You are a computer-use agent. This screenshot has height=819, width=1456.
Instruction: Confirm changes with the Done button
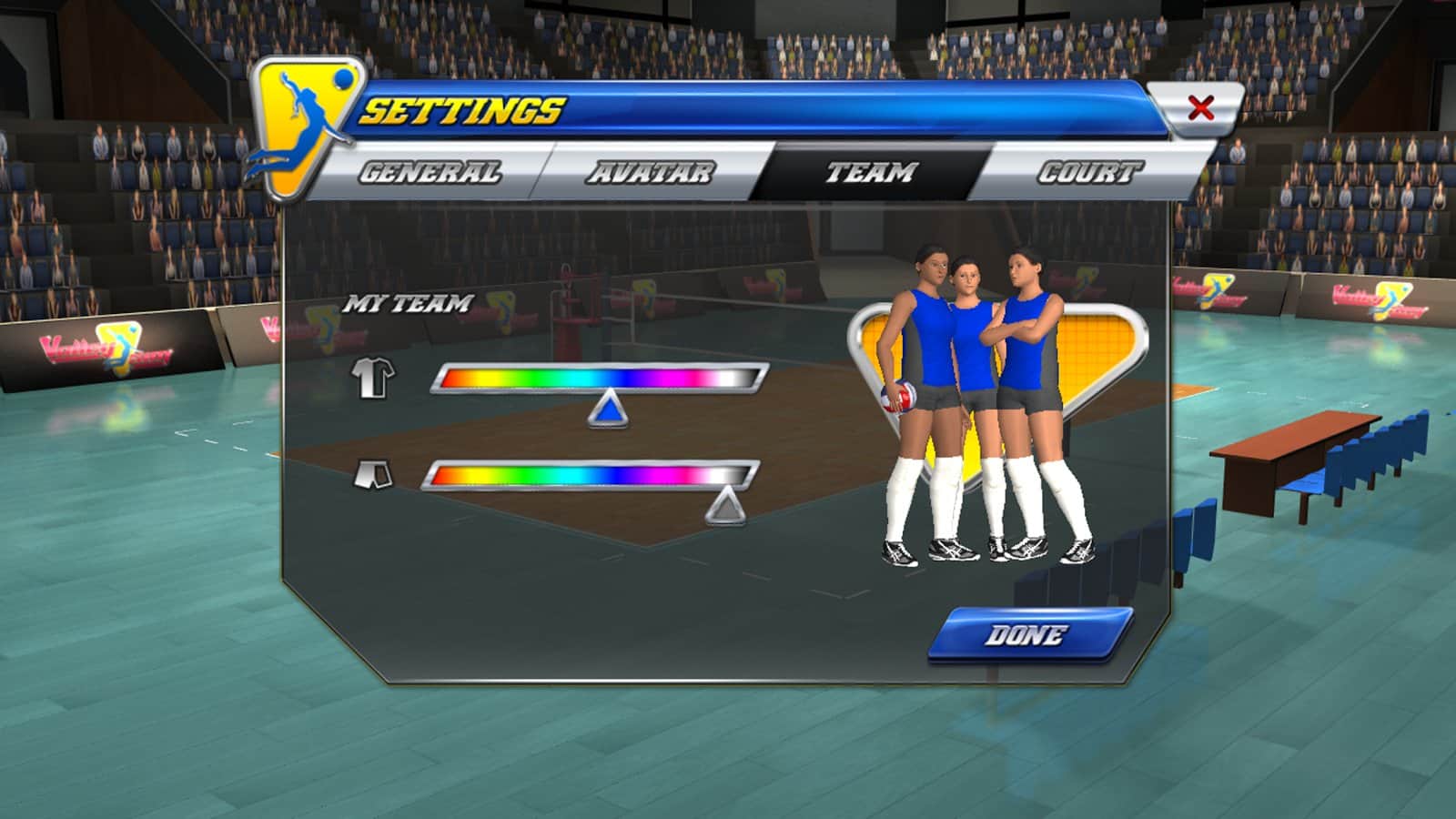(1026, 634)
